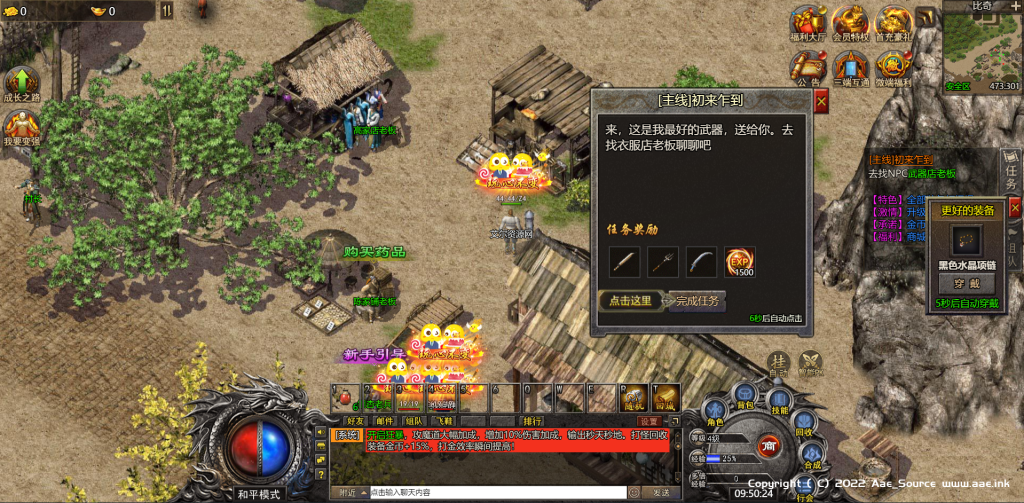Click the 完成任务 complete quest button
This screenshot has width=1024, height=503.
(697, 300)
